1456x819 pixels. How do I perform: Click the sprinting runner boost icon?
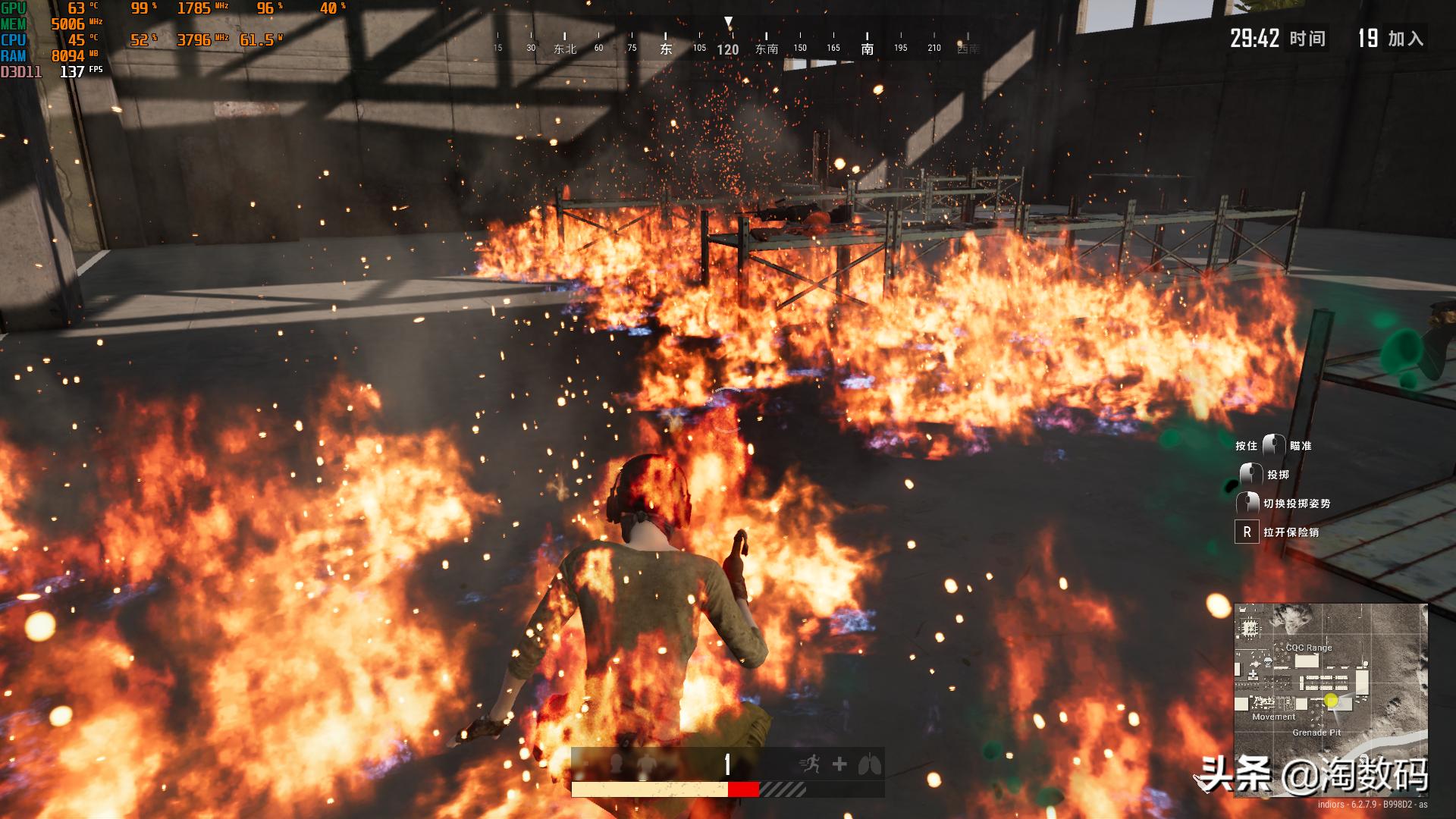tap(811, 764)
